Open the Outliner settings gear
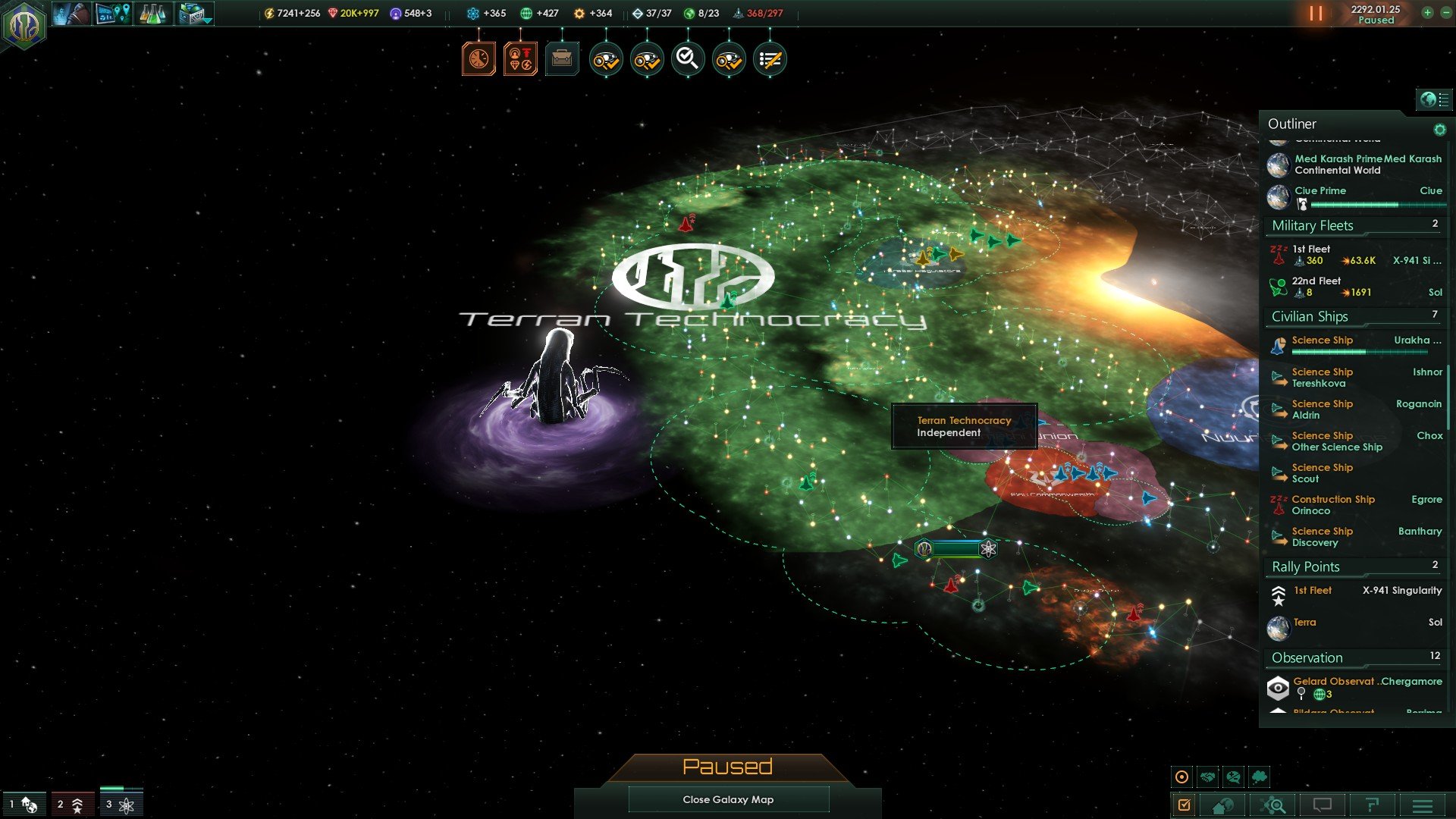This screenshot has width=1456, height=819. [x=1439, y=130]
